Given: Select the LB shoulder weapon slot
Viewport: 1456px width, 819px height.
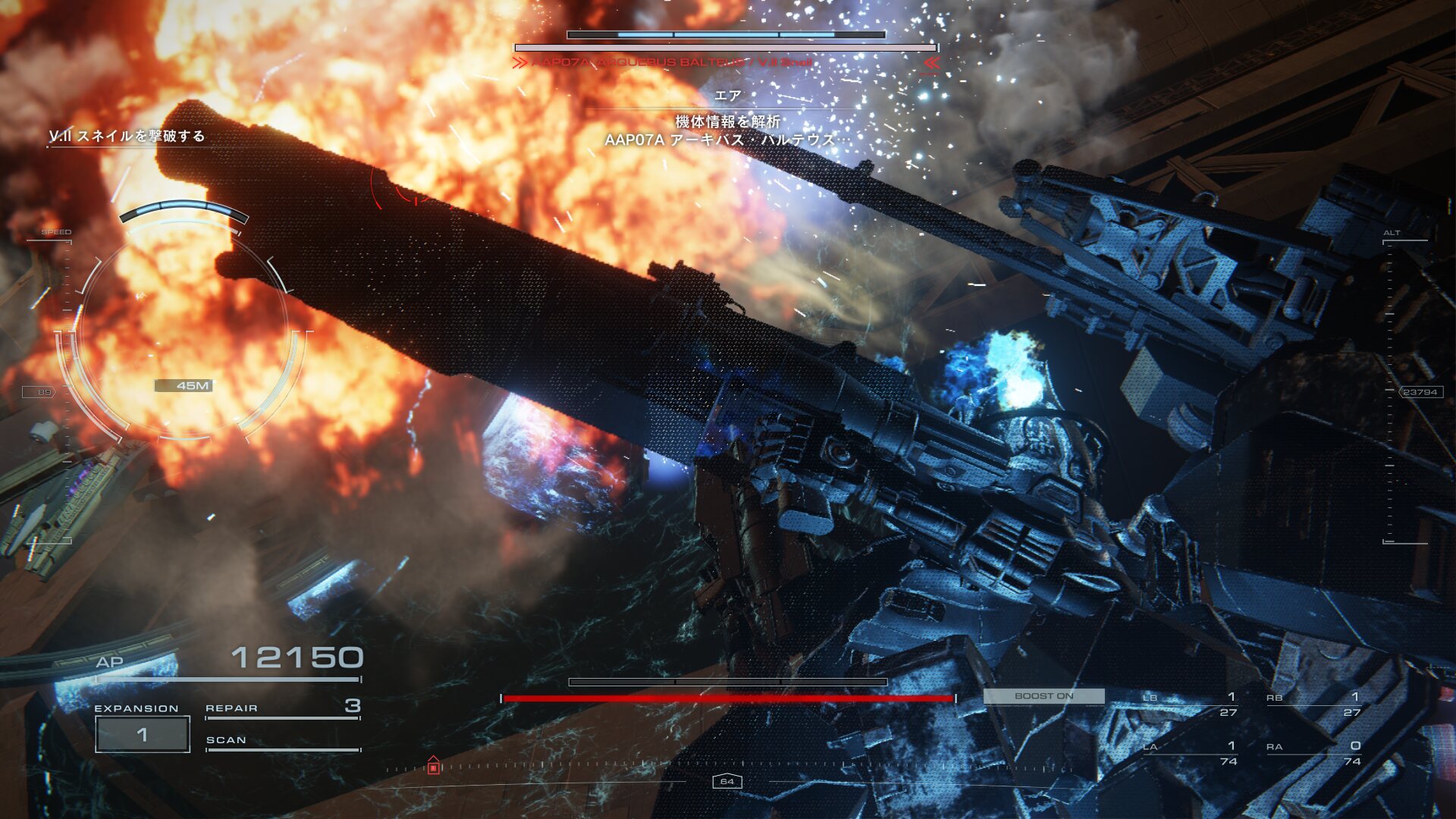Looking at the screenshot, I should (1190, 704).
